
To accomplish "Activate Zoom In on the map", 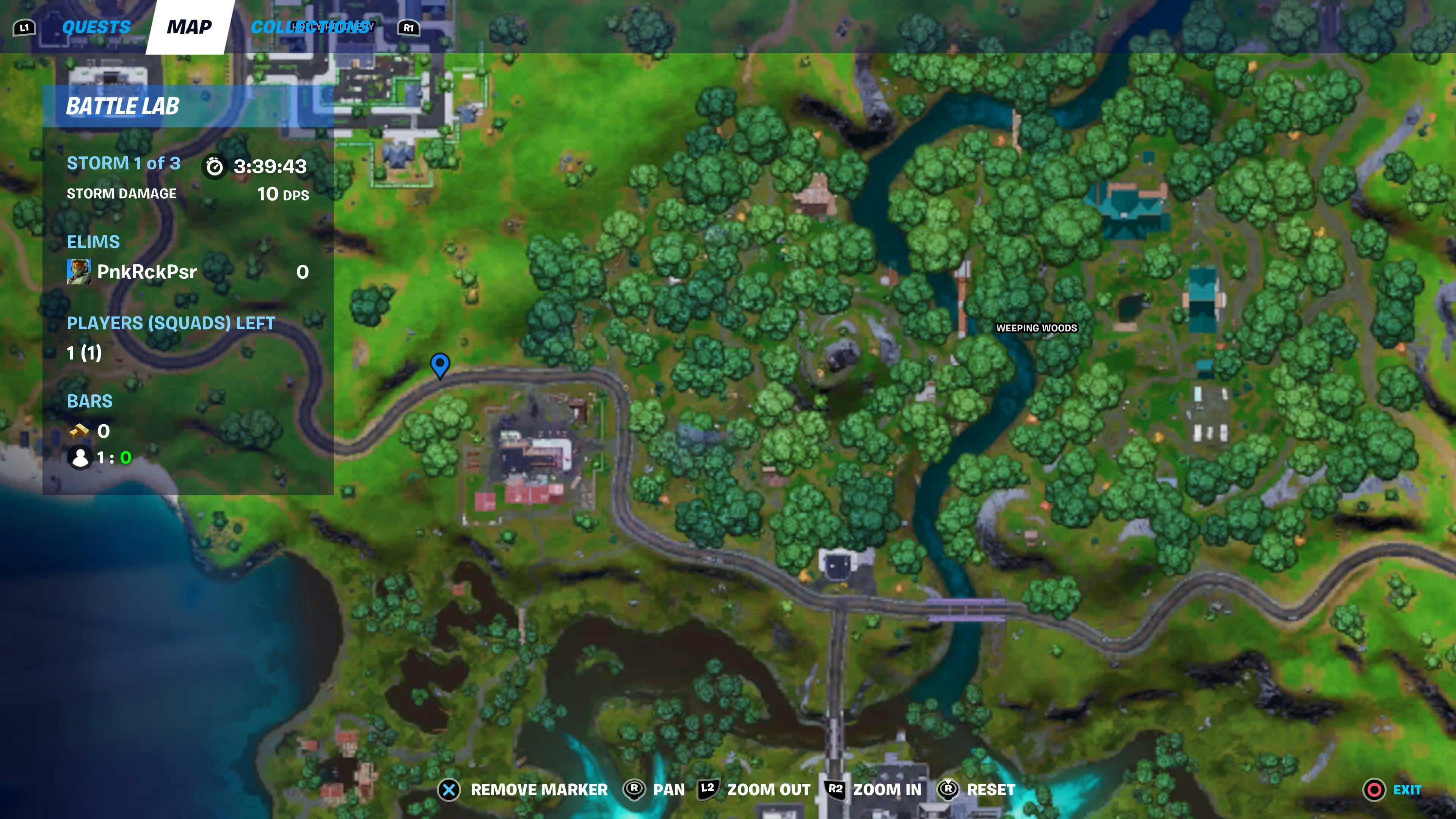I will [x=887, y=789].
